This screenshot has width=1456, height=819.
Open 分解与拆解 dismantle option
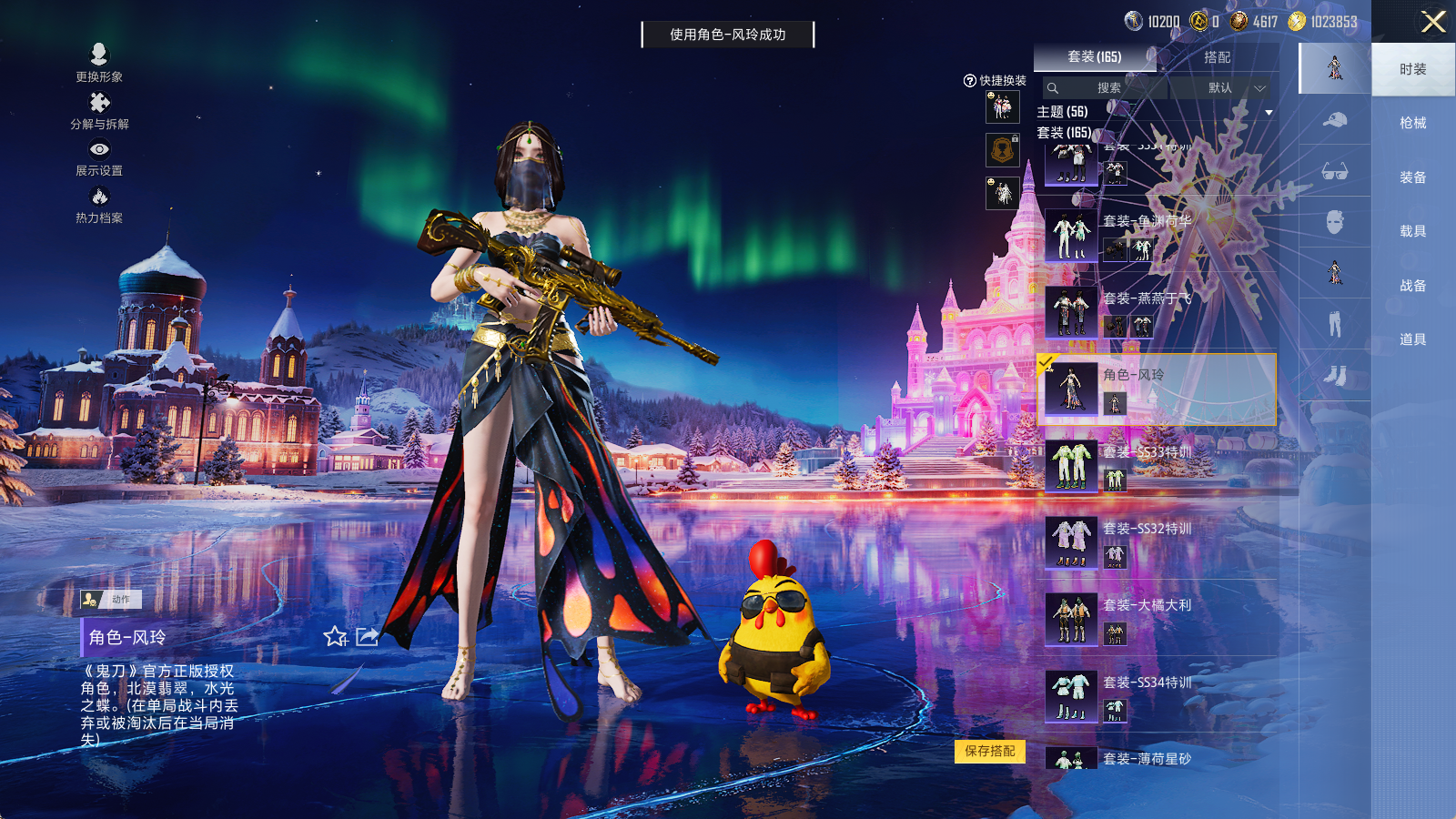(99, 110)
